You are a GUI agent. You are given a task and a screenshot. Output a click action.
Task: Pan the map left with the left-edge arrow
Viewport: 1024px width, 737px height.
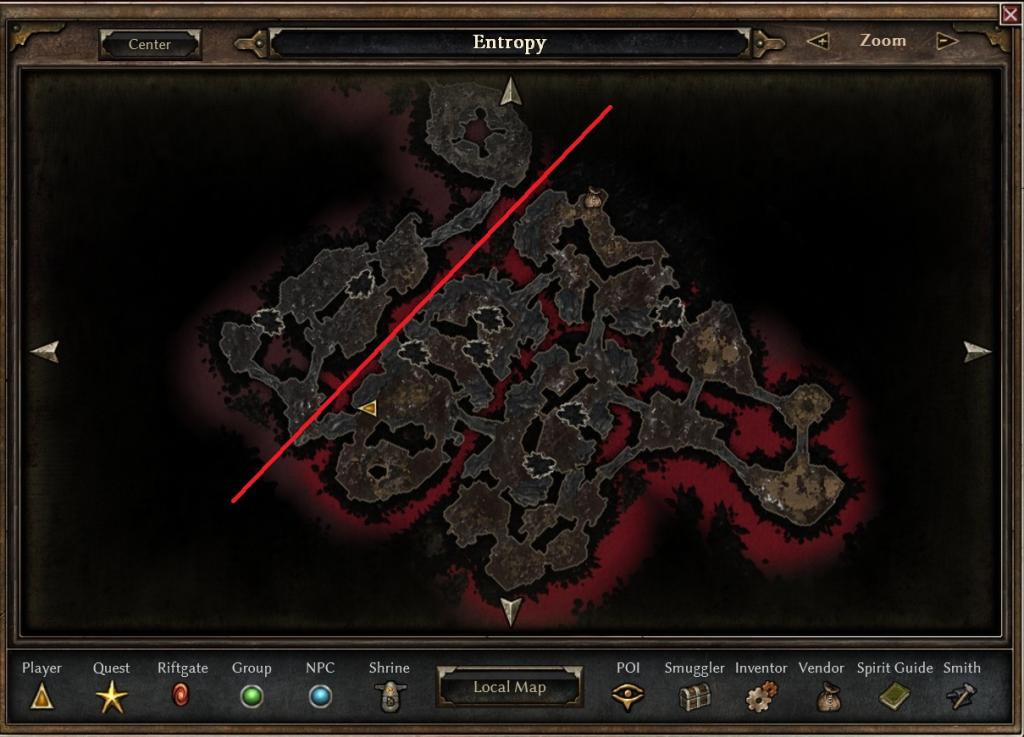(x=45, y=351)
